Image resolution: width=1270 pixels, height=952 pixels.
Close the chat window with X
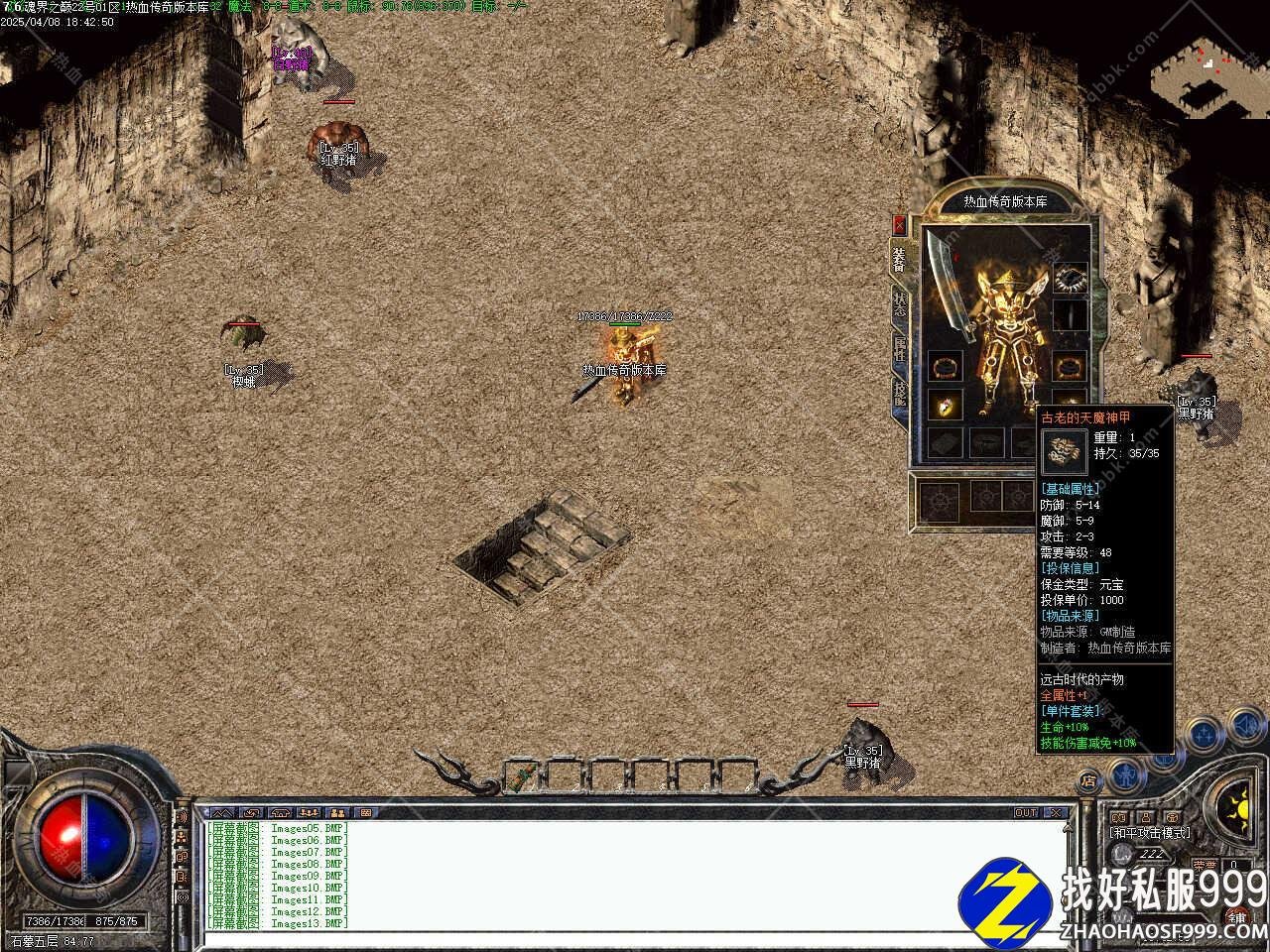1056,812
